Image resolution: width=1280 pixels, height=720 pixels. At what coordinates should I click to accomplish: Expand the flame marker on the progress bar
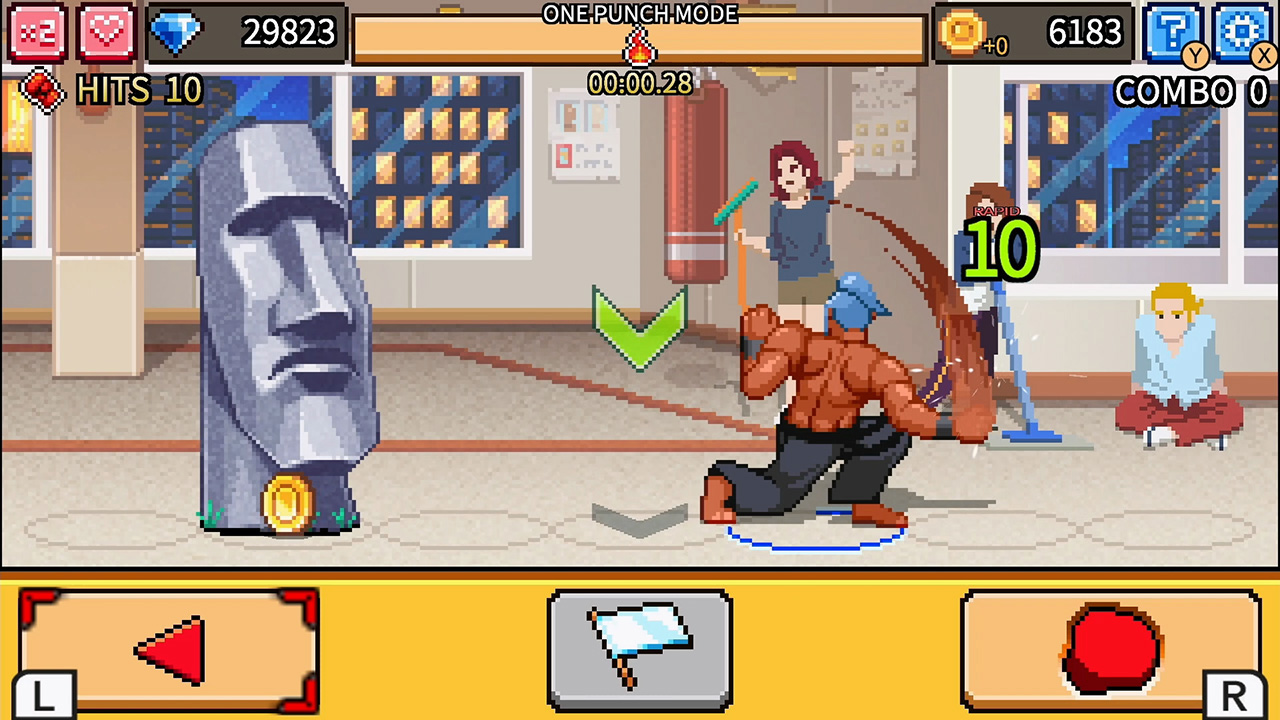[640, 46]
